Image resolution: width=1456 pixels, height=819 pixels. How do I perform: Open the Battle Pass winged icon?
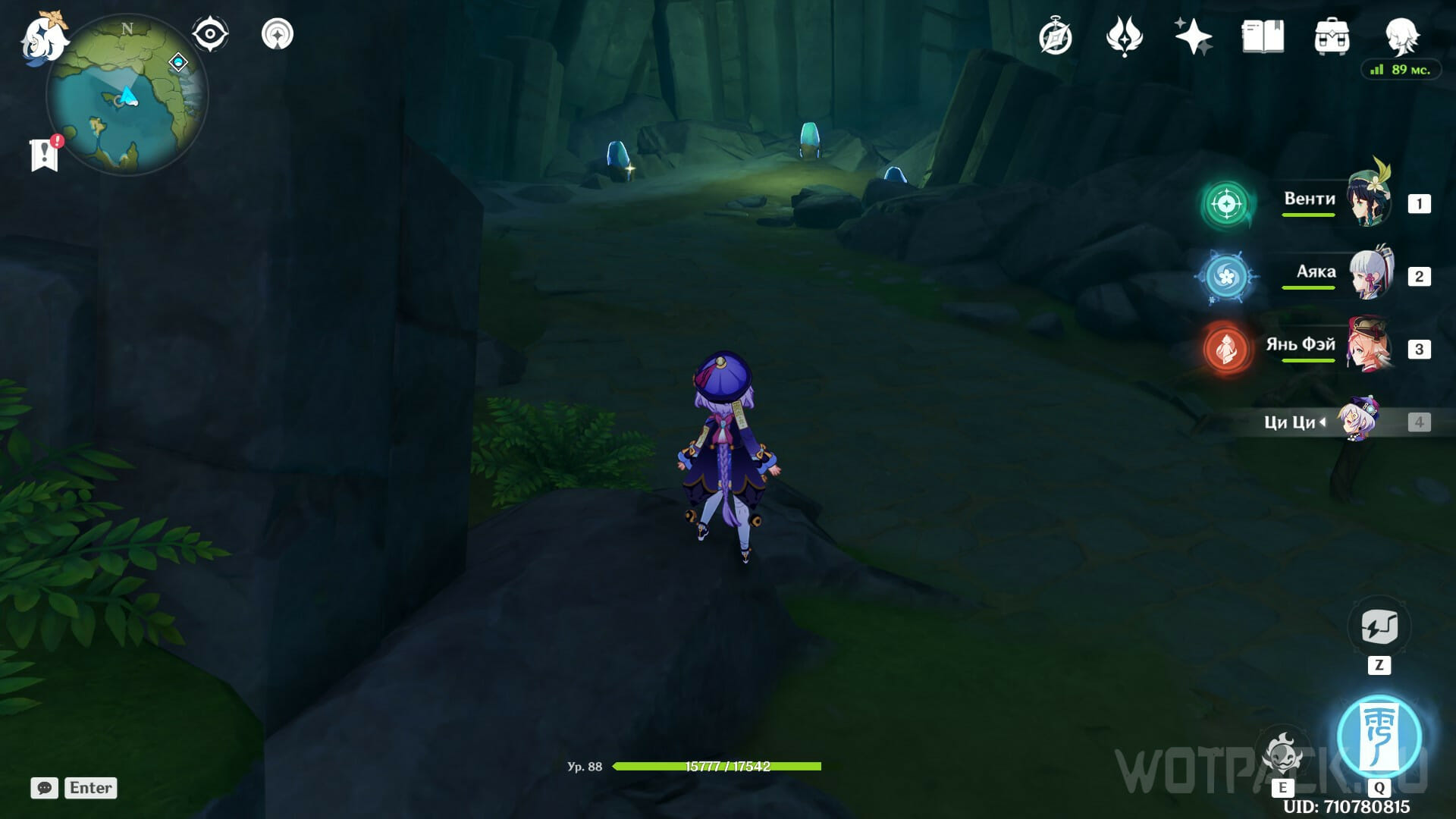pos(1124,37)
